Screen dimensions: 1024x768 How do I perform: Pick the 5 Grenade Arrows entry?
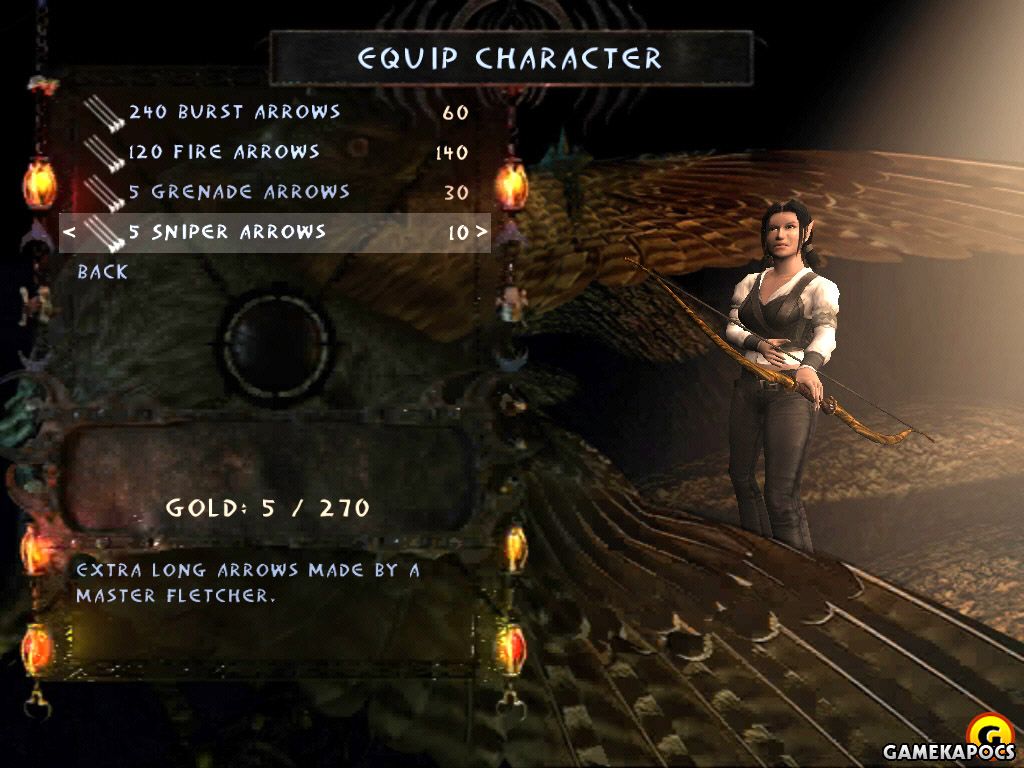[239, 192]
